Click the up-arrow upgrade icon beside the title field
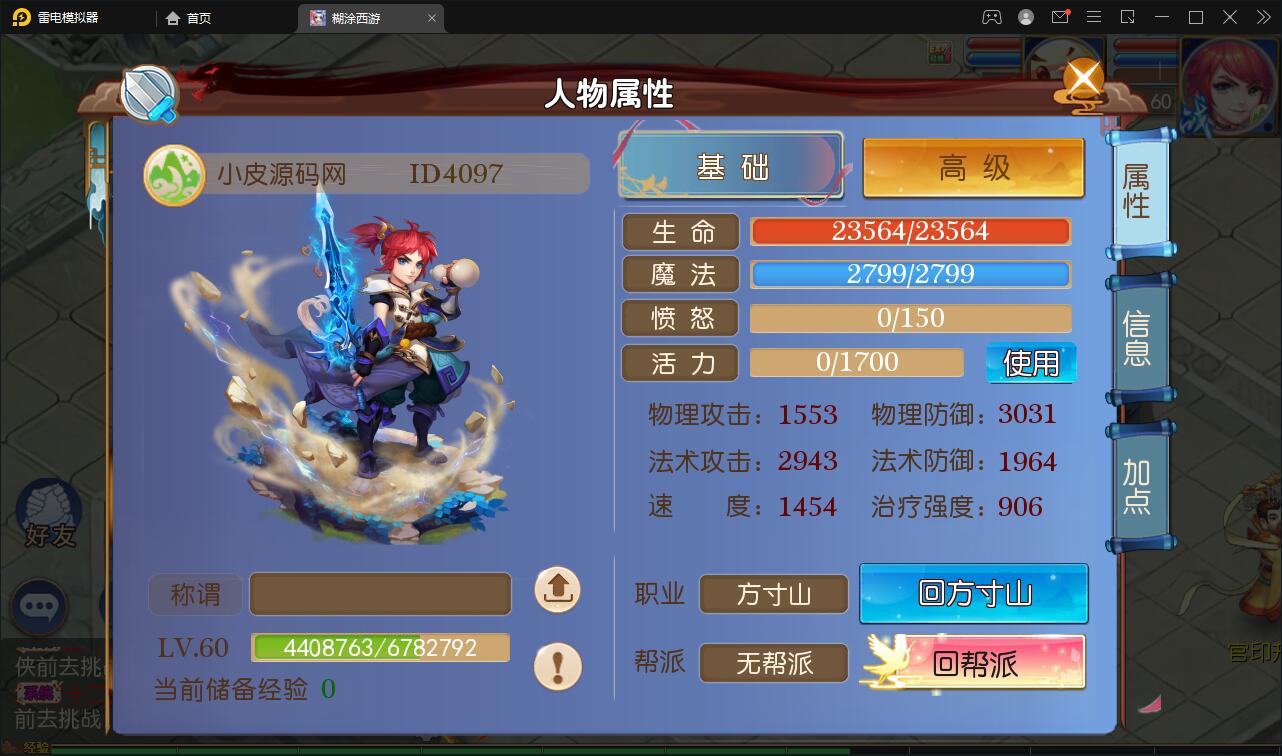The width and height of the screenshot is (1282, 756). coord(556,590)
